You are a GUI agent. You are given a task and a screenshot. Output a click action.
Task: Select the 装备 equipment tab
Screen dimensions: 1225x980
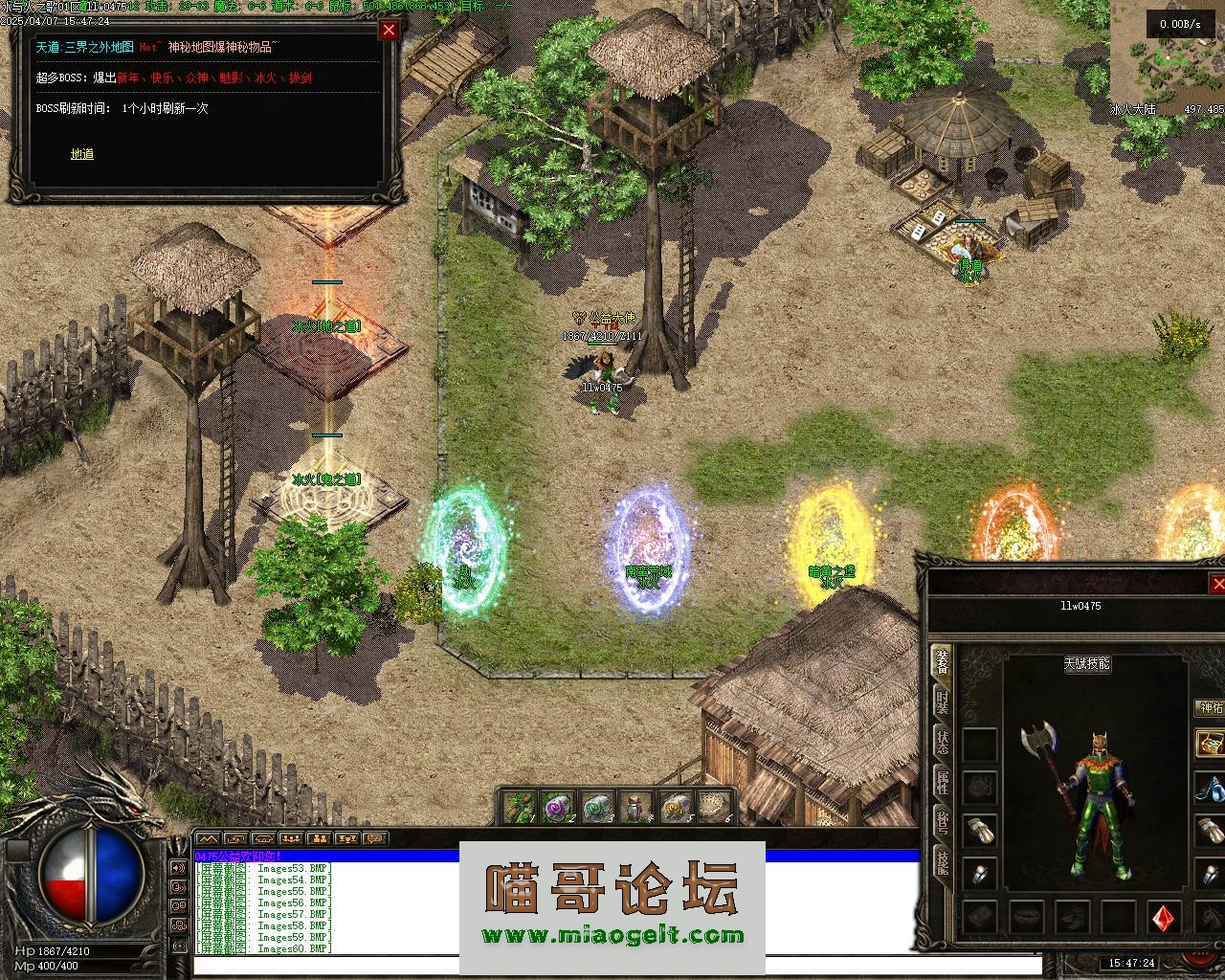tap(943, 663)
